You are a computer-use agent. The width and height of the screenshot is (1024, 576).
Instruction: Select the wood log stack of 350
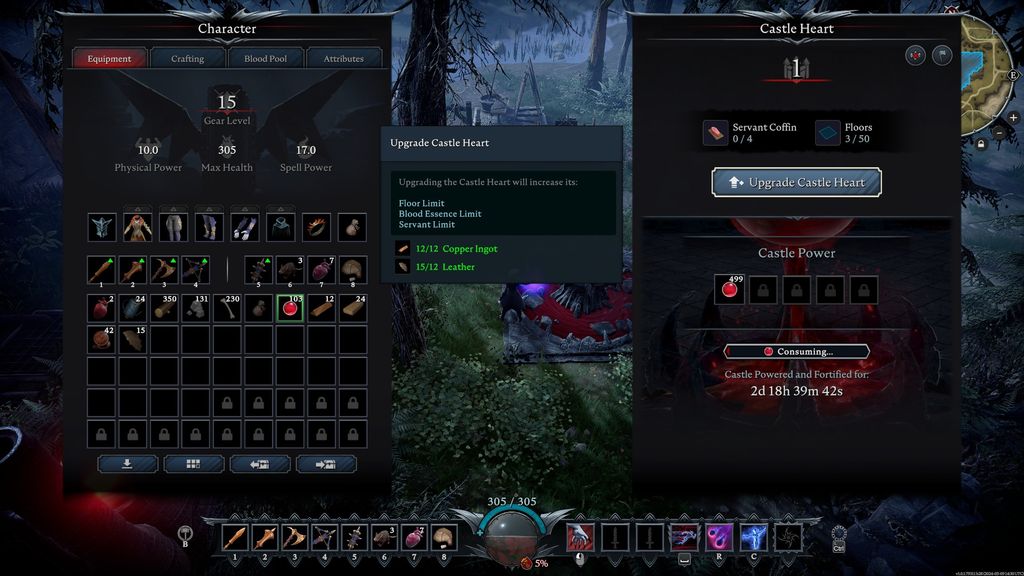(x=164, y=308)
